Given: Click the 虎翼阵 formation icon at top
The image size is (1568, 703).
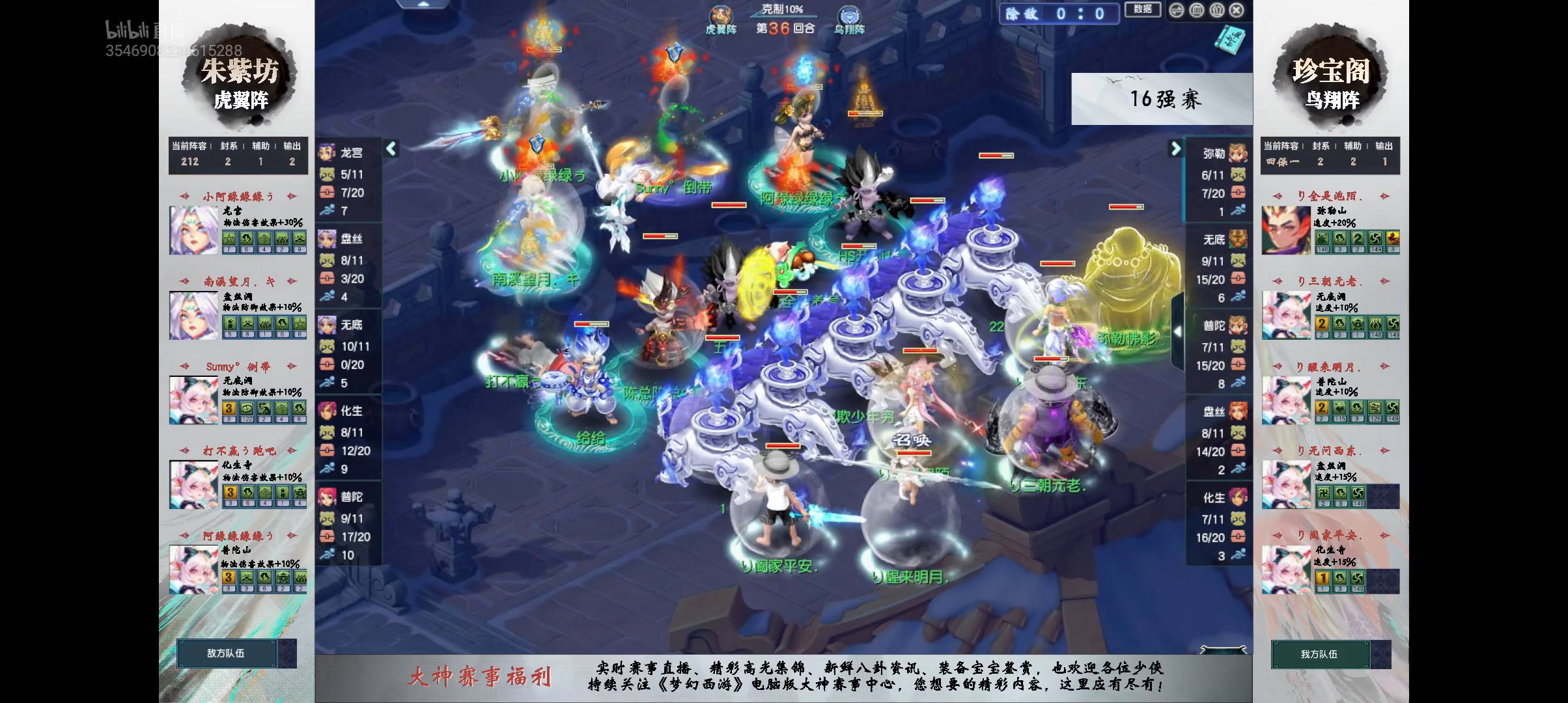Looking at the screenshot, I should point(720,18).
